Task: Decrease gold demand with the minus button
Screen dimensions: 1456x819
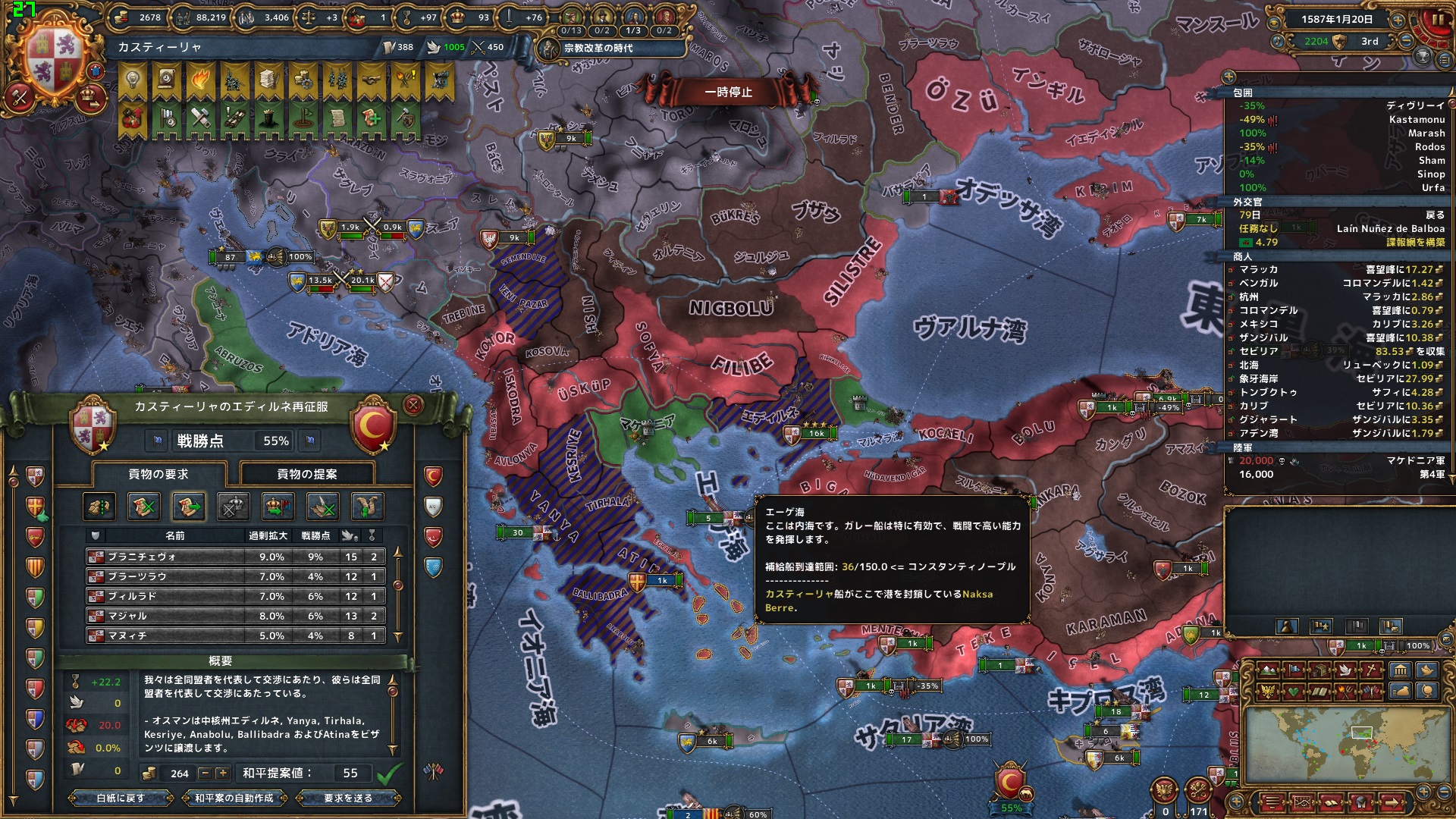Action: pyautogui.click(x=205, y=773)
